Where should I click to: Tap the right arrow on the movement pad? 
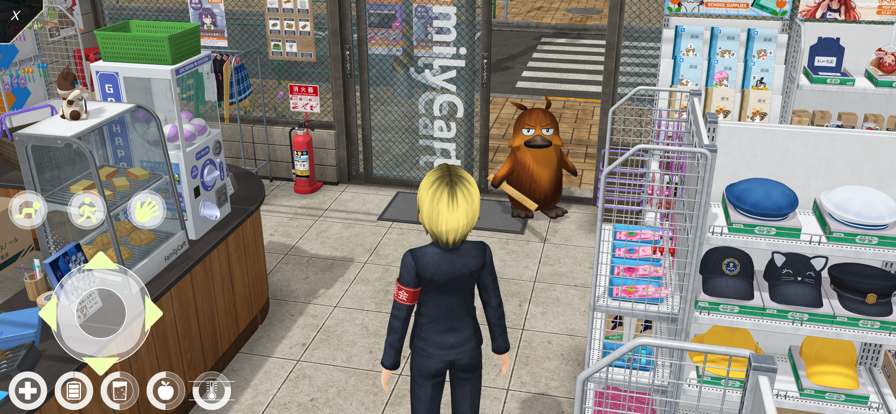point(152,313)
